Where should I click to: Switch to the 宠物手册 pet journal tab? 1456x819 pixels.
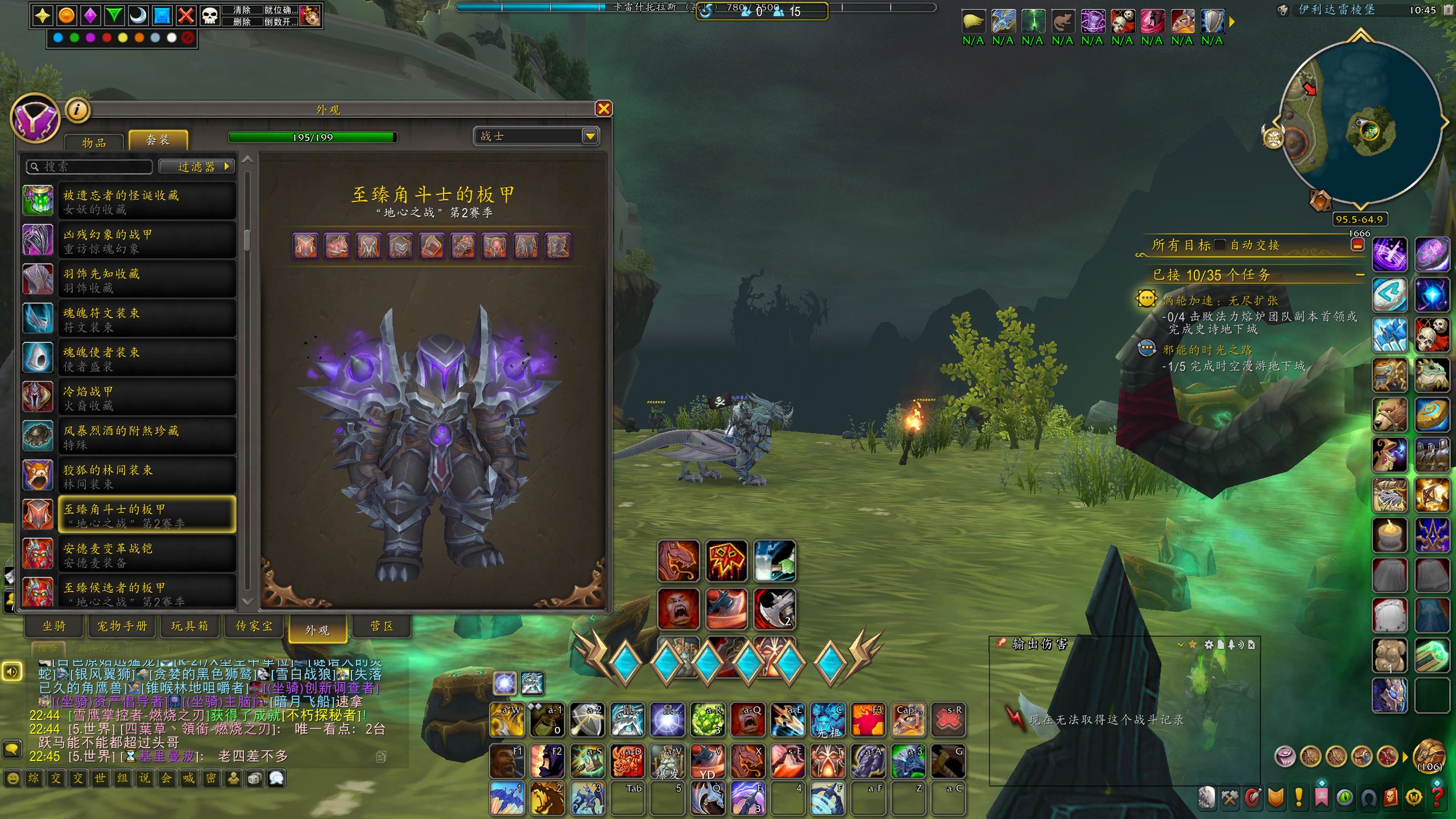click(122, 626)
